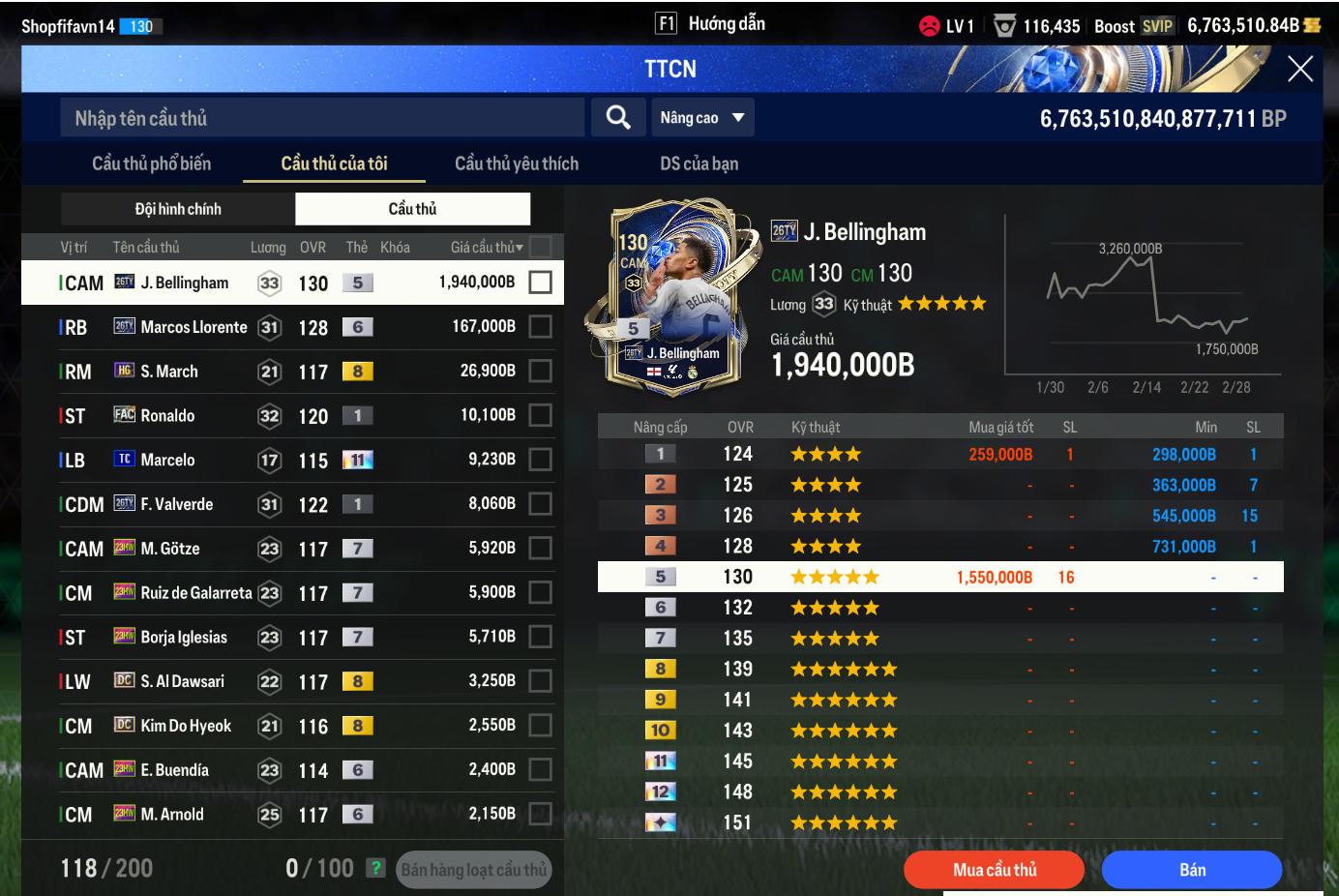Select the upgrade level 8 row
Viewport: 1339px width, 896px height.
coord(940,669)
